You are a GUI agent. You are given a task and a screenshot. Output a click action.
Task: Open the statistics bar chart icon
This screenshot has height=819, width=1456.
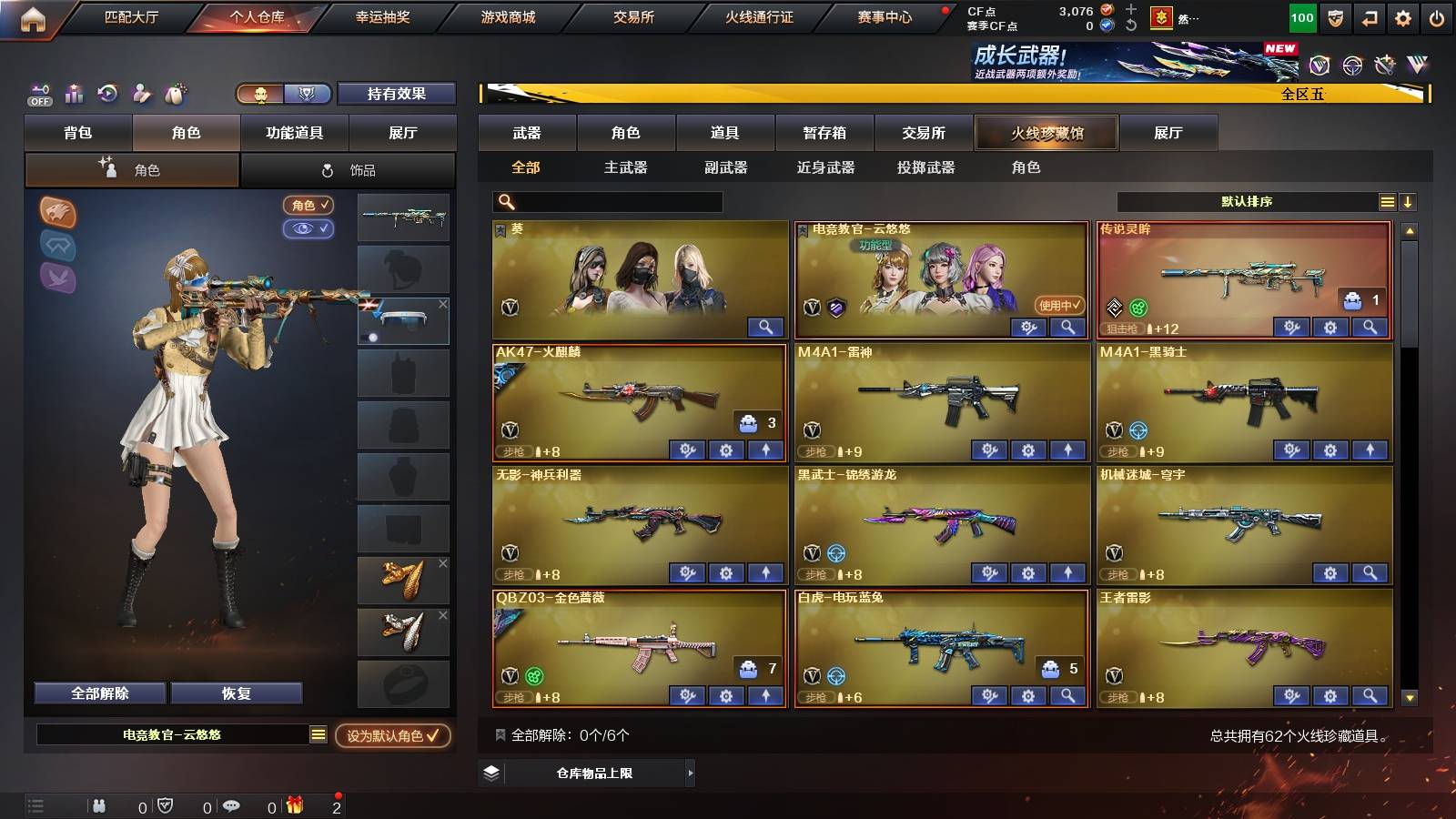point(74,92)
